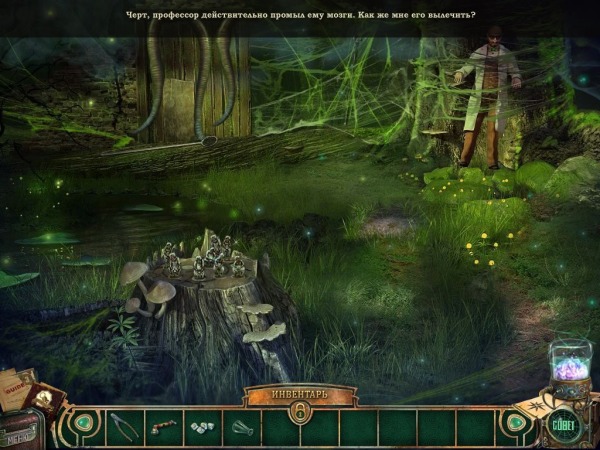The width and height of the screenshot is (600, 450).
Task: Choose the white stones inventory item
Action: 204,427
